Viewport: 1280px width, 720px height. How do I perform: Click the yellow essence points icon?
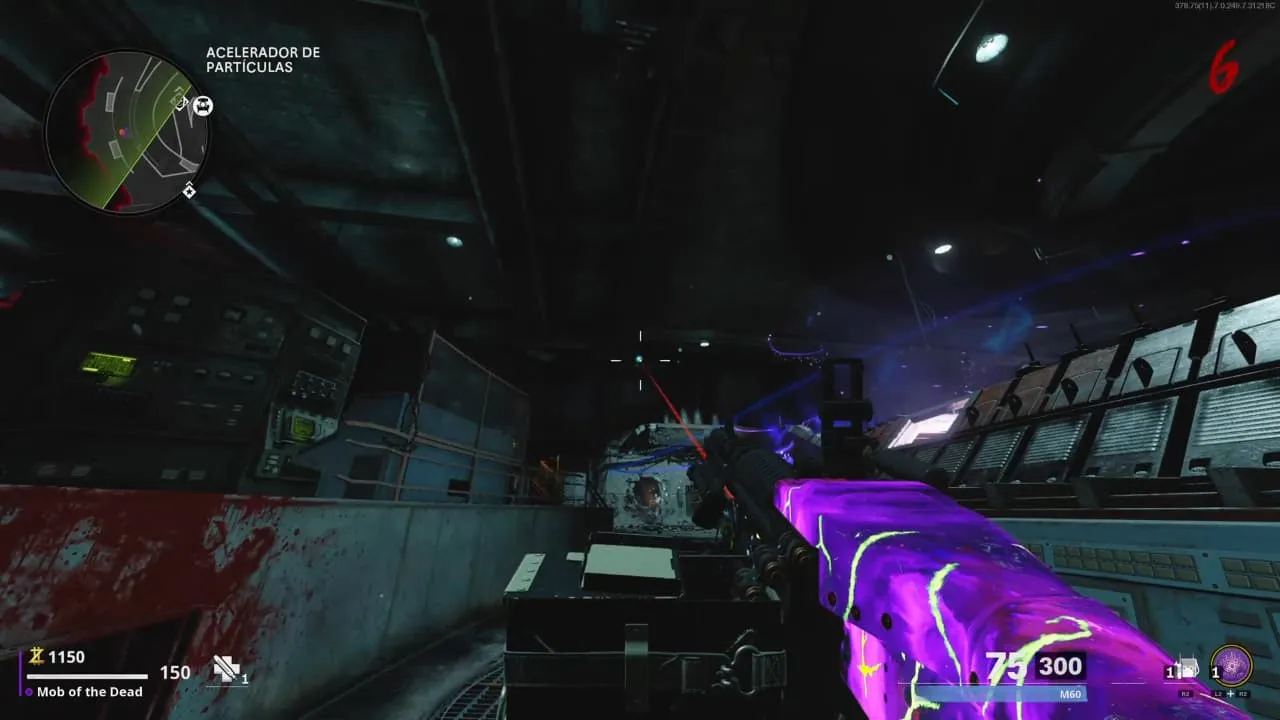pos(36,657)
